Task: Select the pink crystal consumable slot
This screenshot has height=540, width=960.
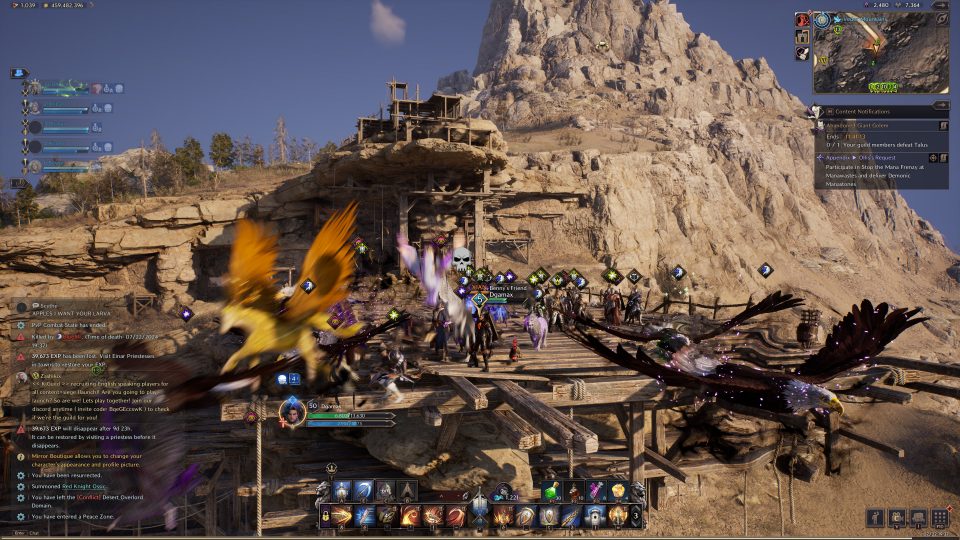Action: 597,491
